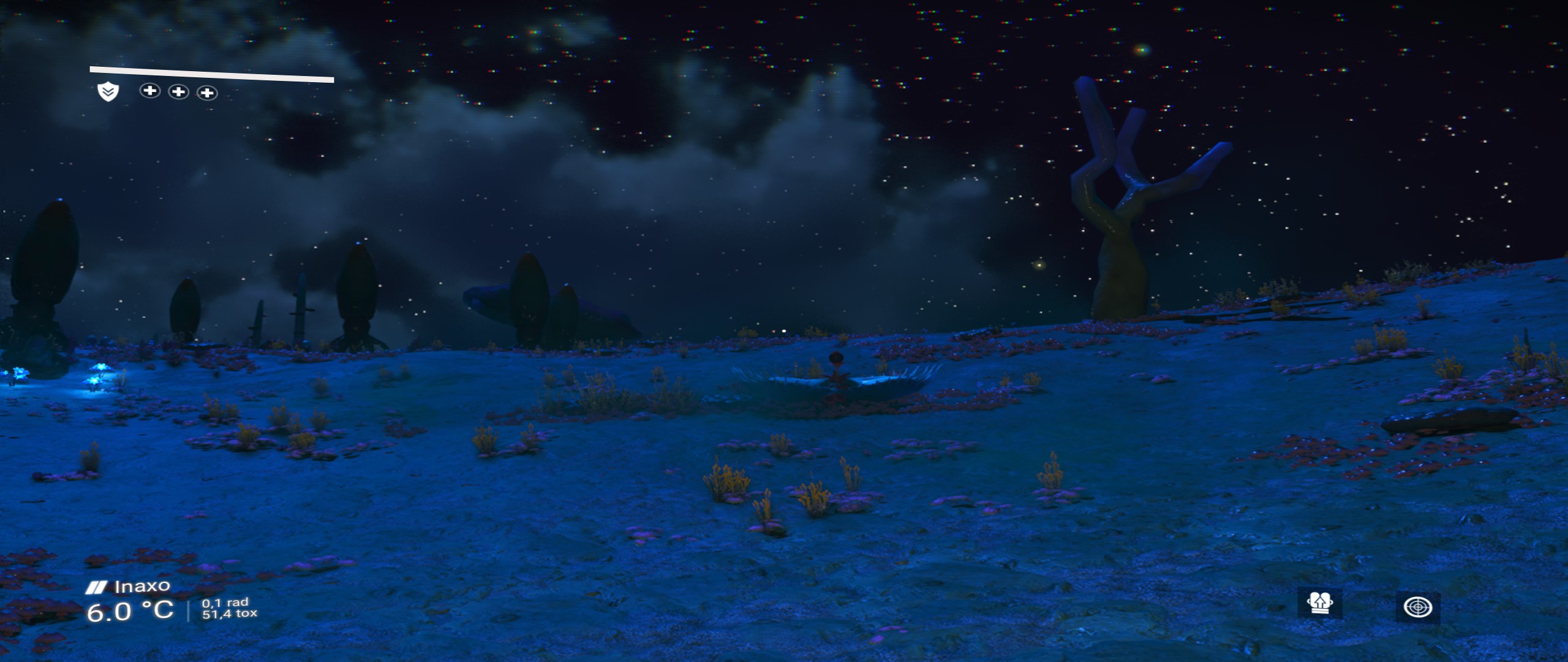Select the shield status icon
Image resolution: width=1568 pixels, height=662 pixels.
tap(108, 92)
